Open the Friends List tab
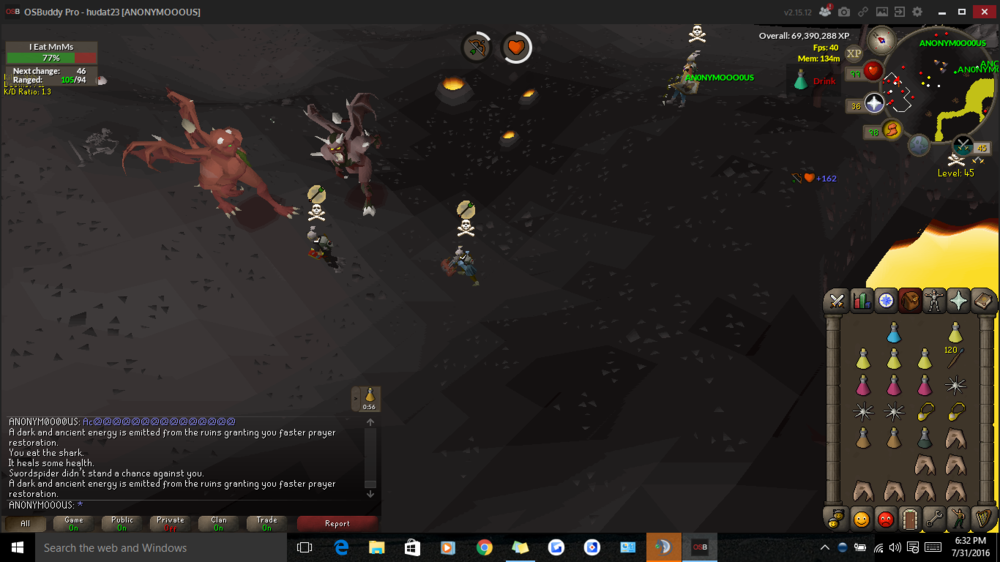 click(861, 519)
